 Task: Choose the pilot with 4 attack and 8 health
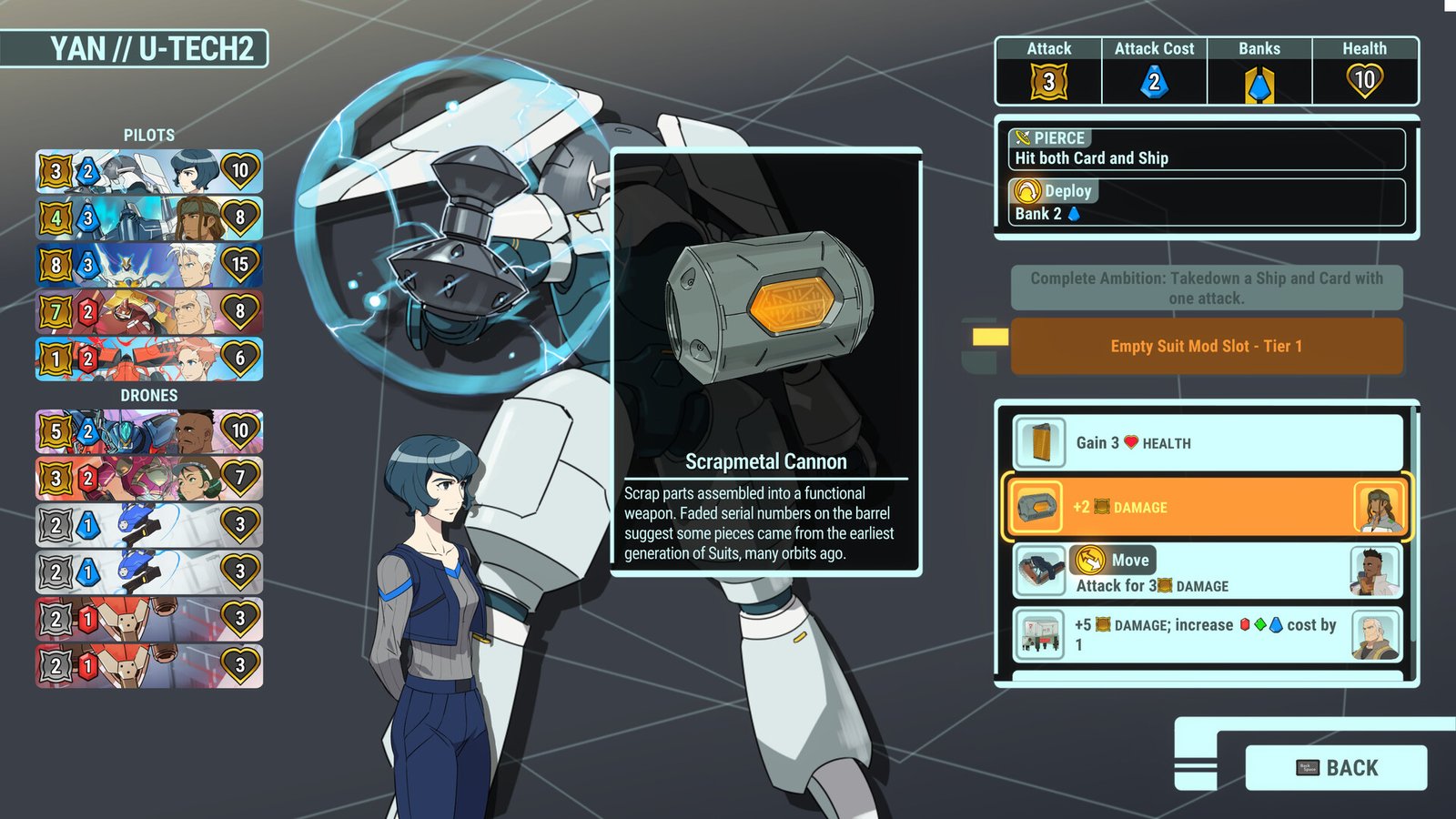[149, 218]
